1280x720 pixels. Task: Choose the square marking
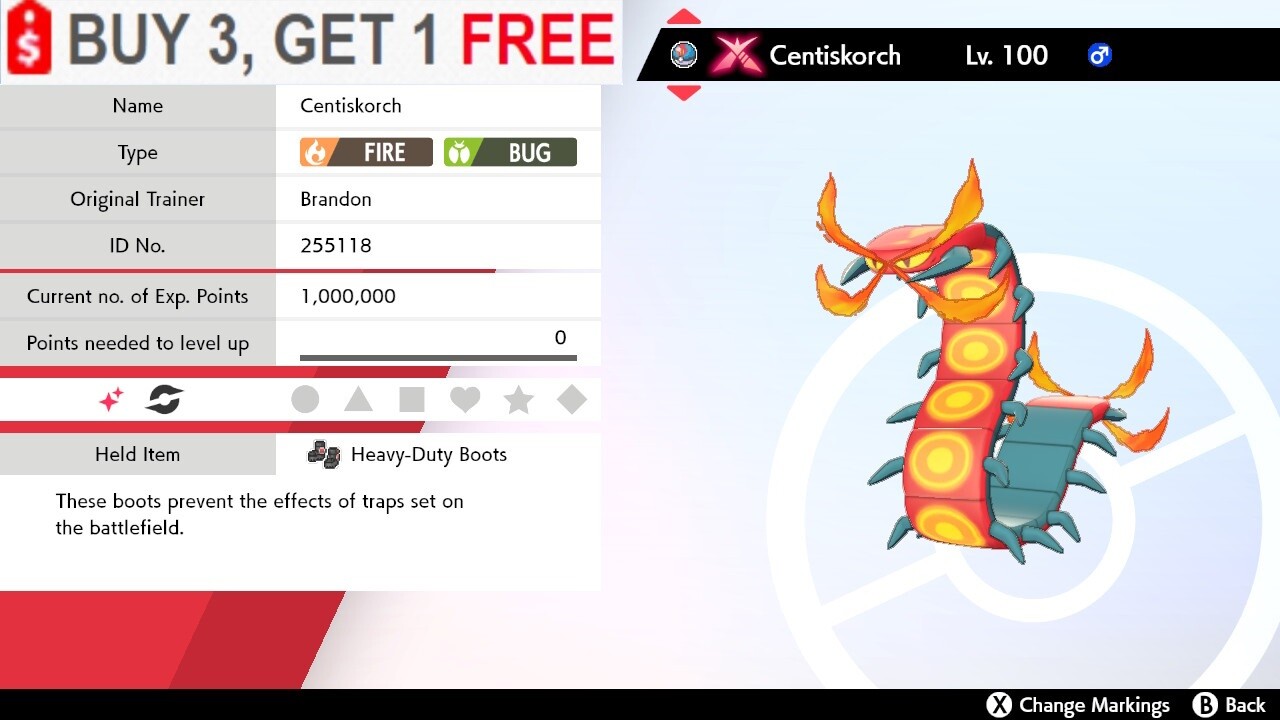tap(411, 400)
